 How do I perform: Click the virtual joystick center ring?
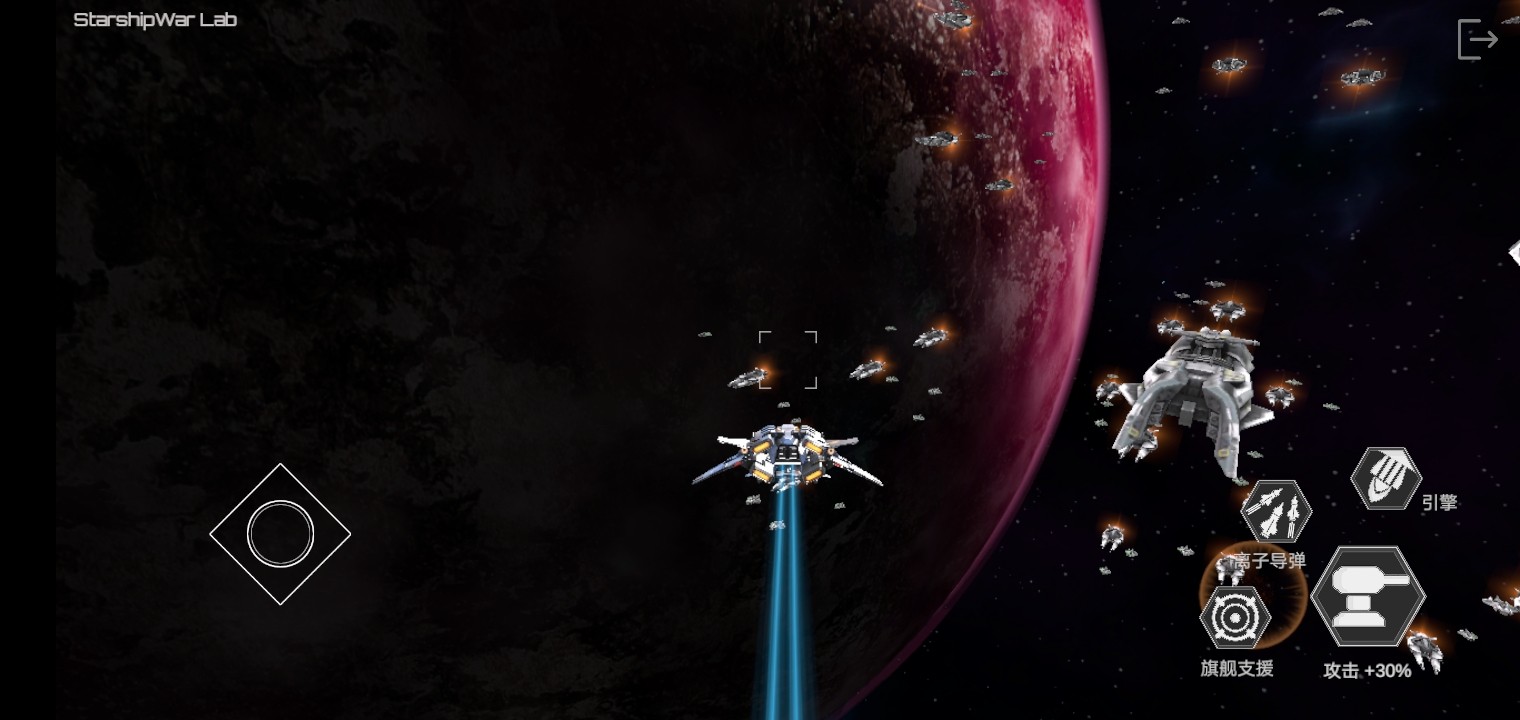tap(280, 534)
